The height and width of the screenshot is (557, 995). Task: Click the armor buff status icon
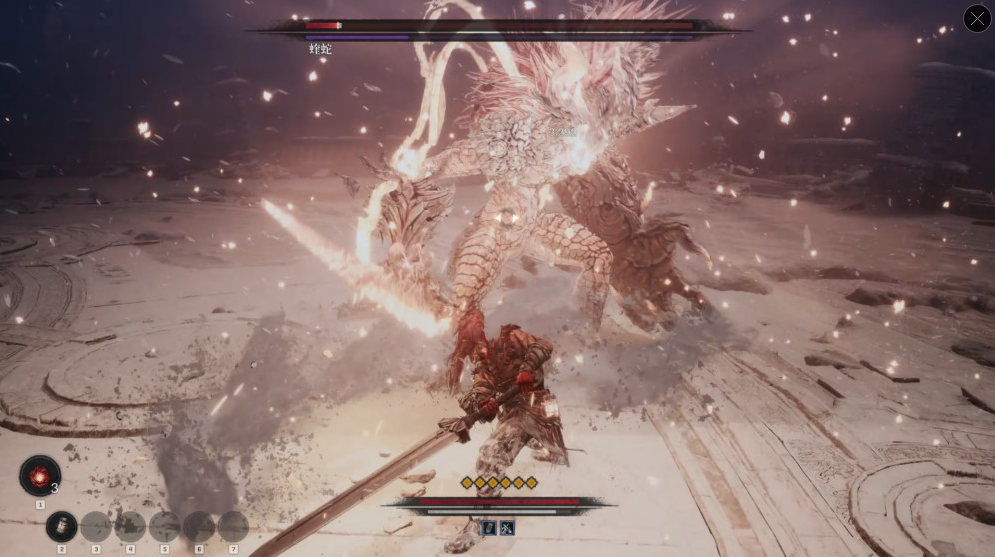(x=490, y=527)
